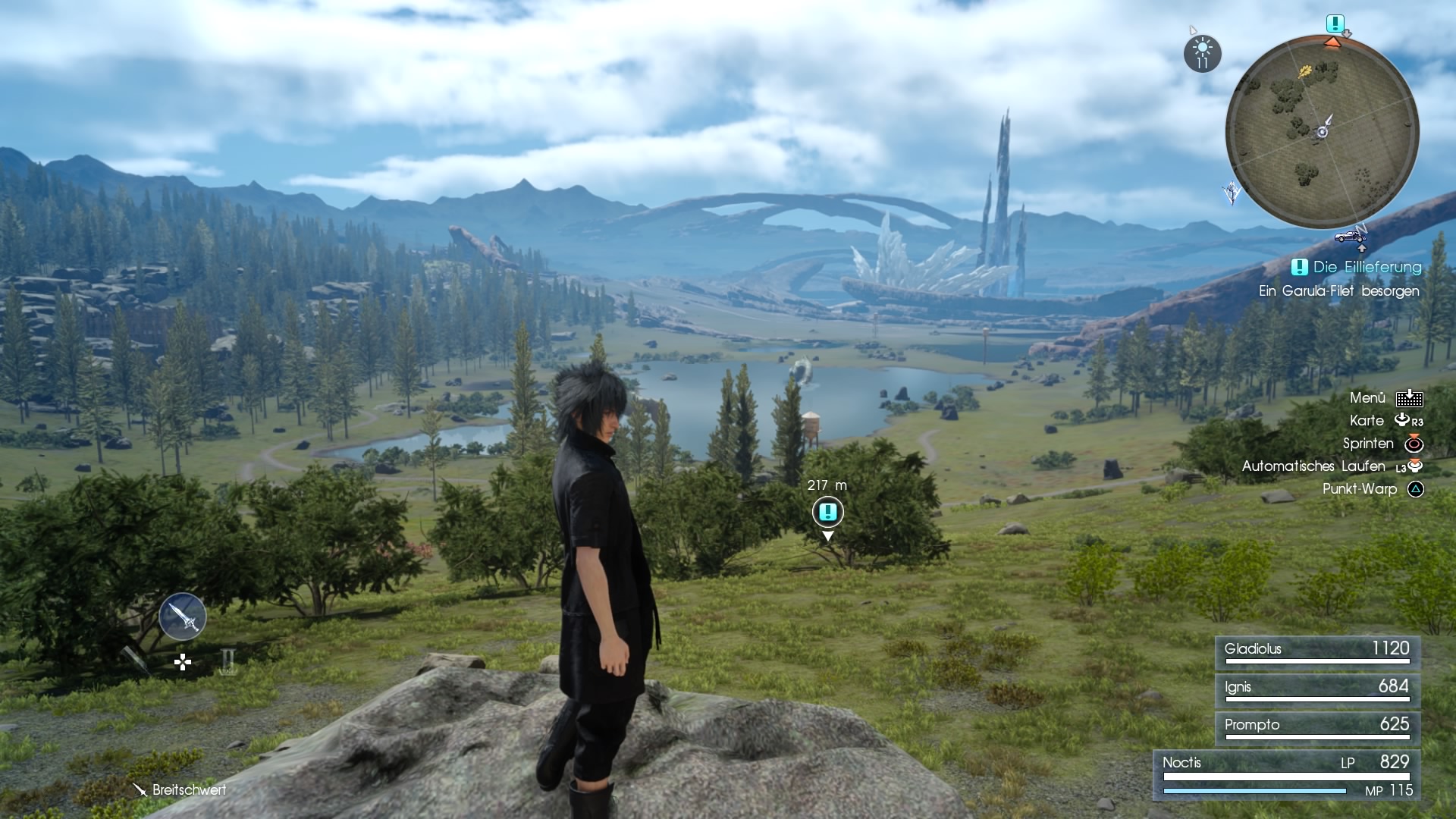The image size is (1456, 819).
Task: Click the yellow leaf marker on the minimap
Action: [1307, 71]
